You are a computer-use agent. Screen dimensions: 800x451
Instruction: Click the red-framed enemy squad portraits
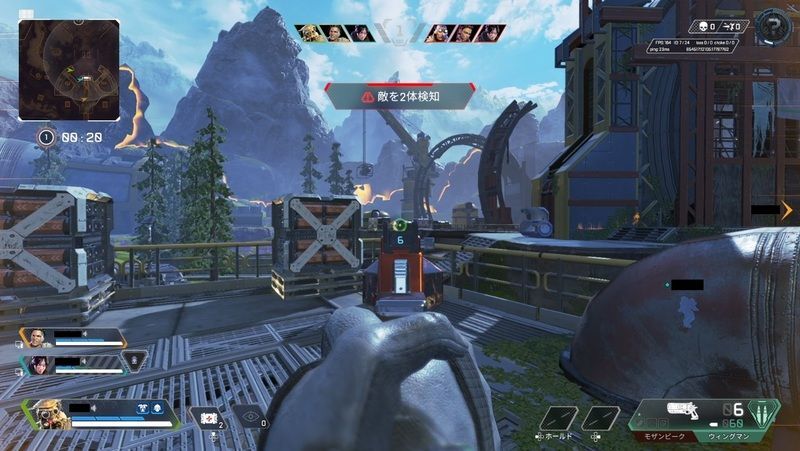(465, 33)
